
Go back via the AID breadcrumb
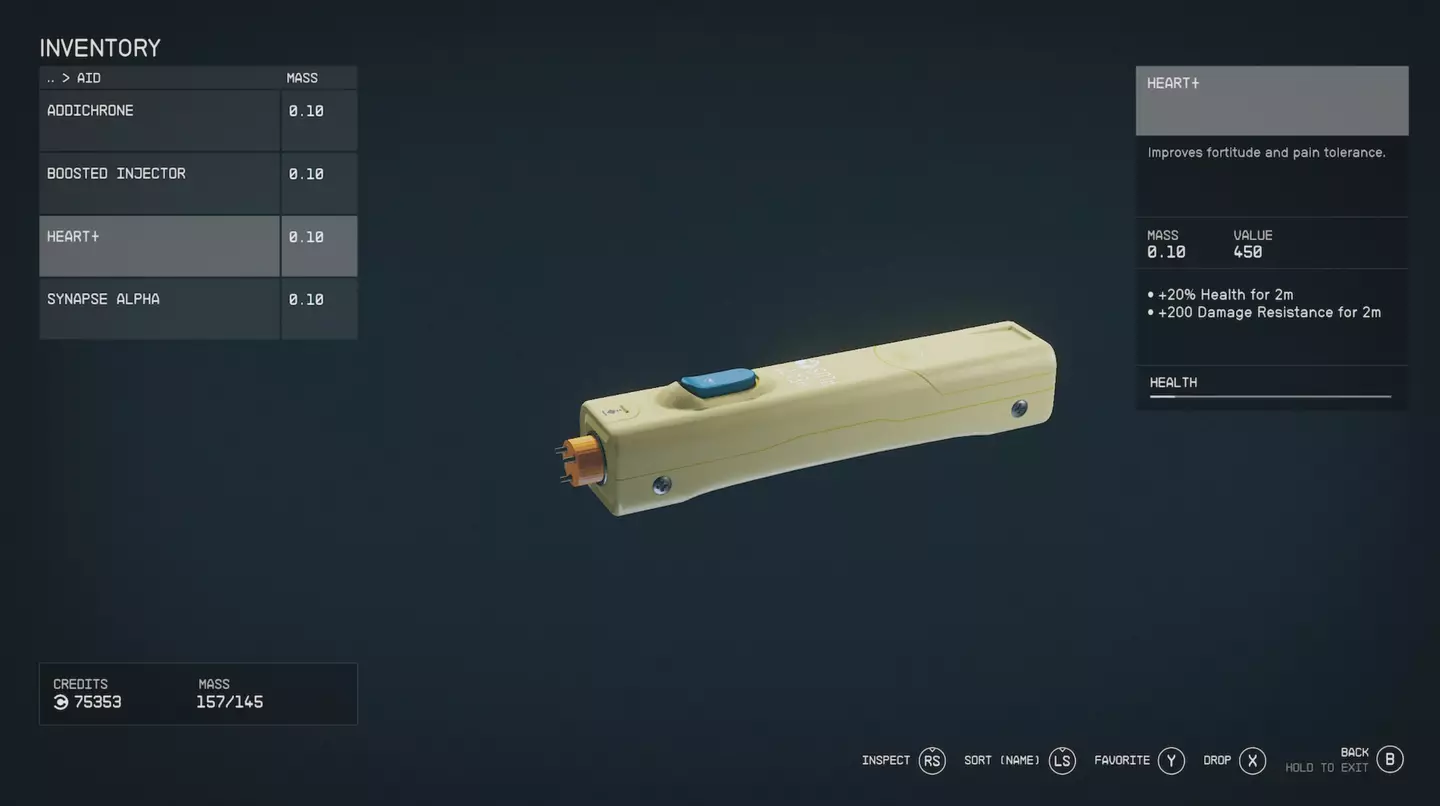[x=73, y=78]
